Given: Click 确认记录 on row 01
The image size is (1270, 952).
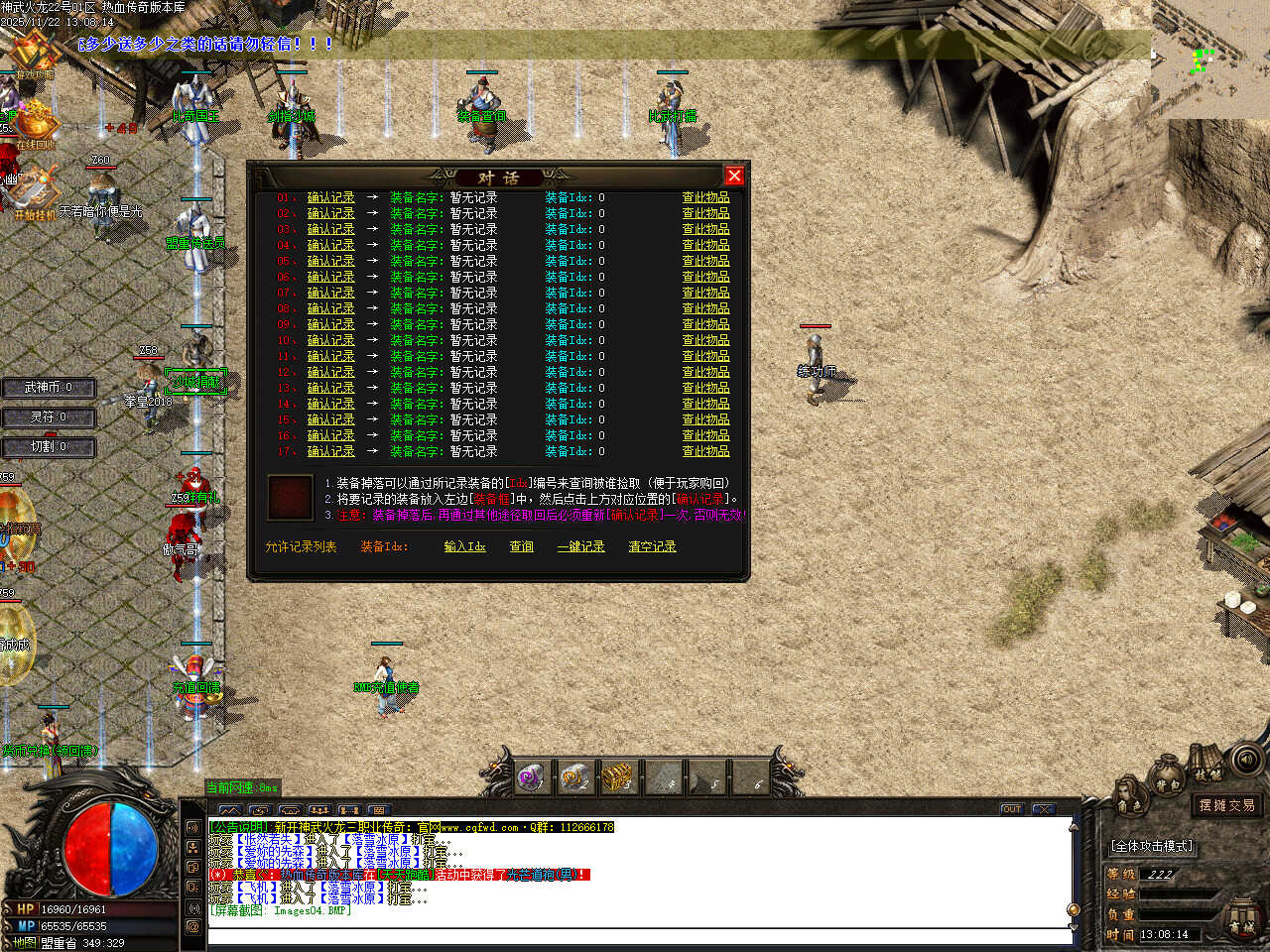Looking at the screenshot, I should (330, 197).
